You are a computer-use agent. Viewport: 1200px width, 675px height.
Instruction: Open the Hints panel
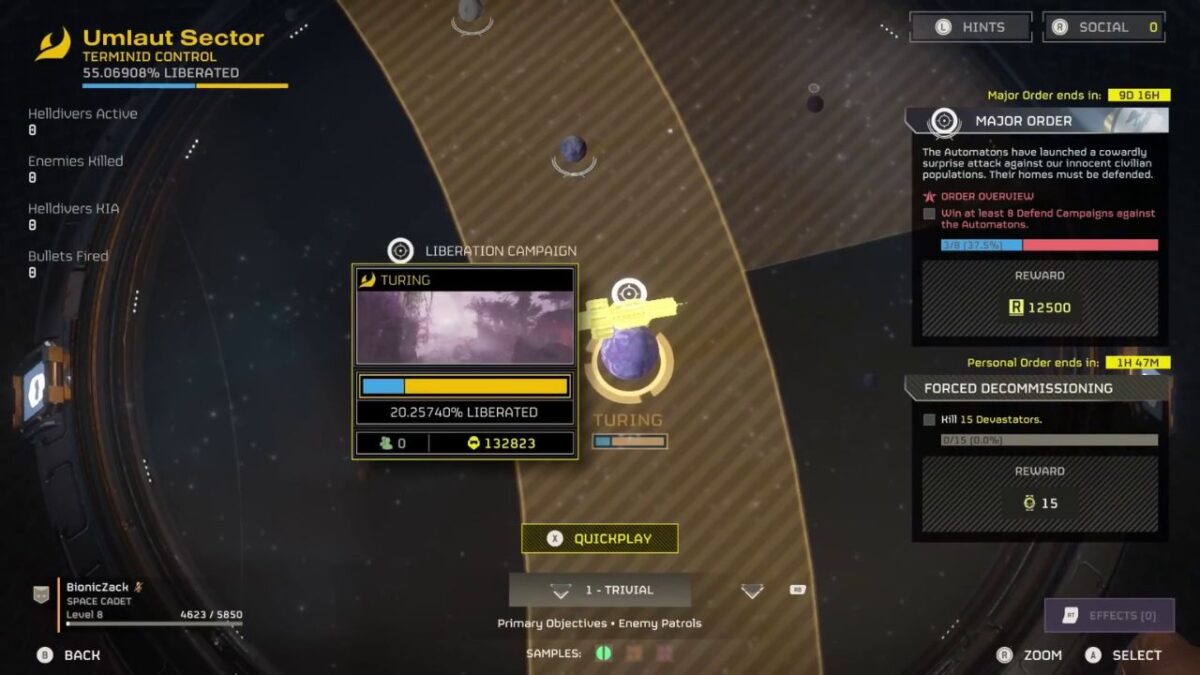(x=970, y=27)
